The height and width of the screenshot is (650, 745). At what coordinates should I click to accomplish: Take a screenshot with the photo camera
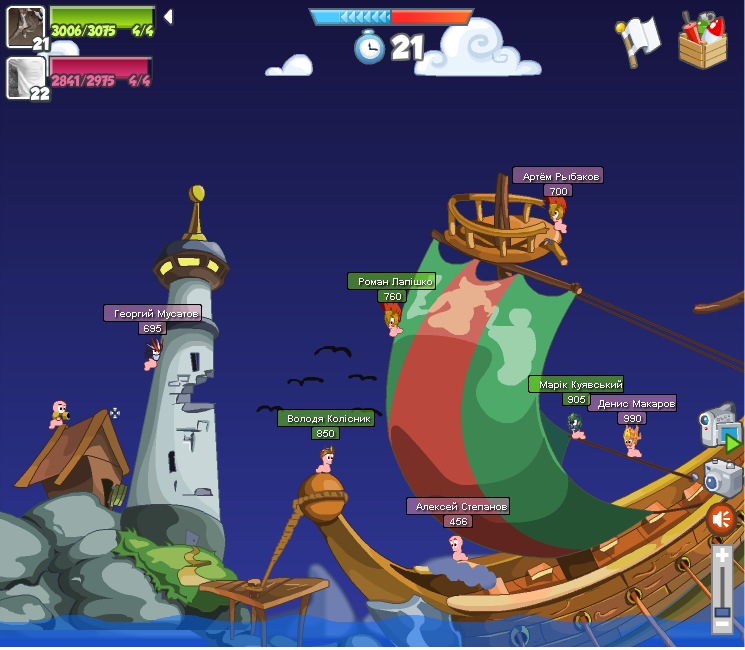(722, 477)
